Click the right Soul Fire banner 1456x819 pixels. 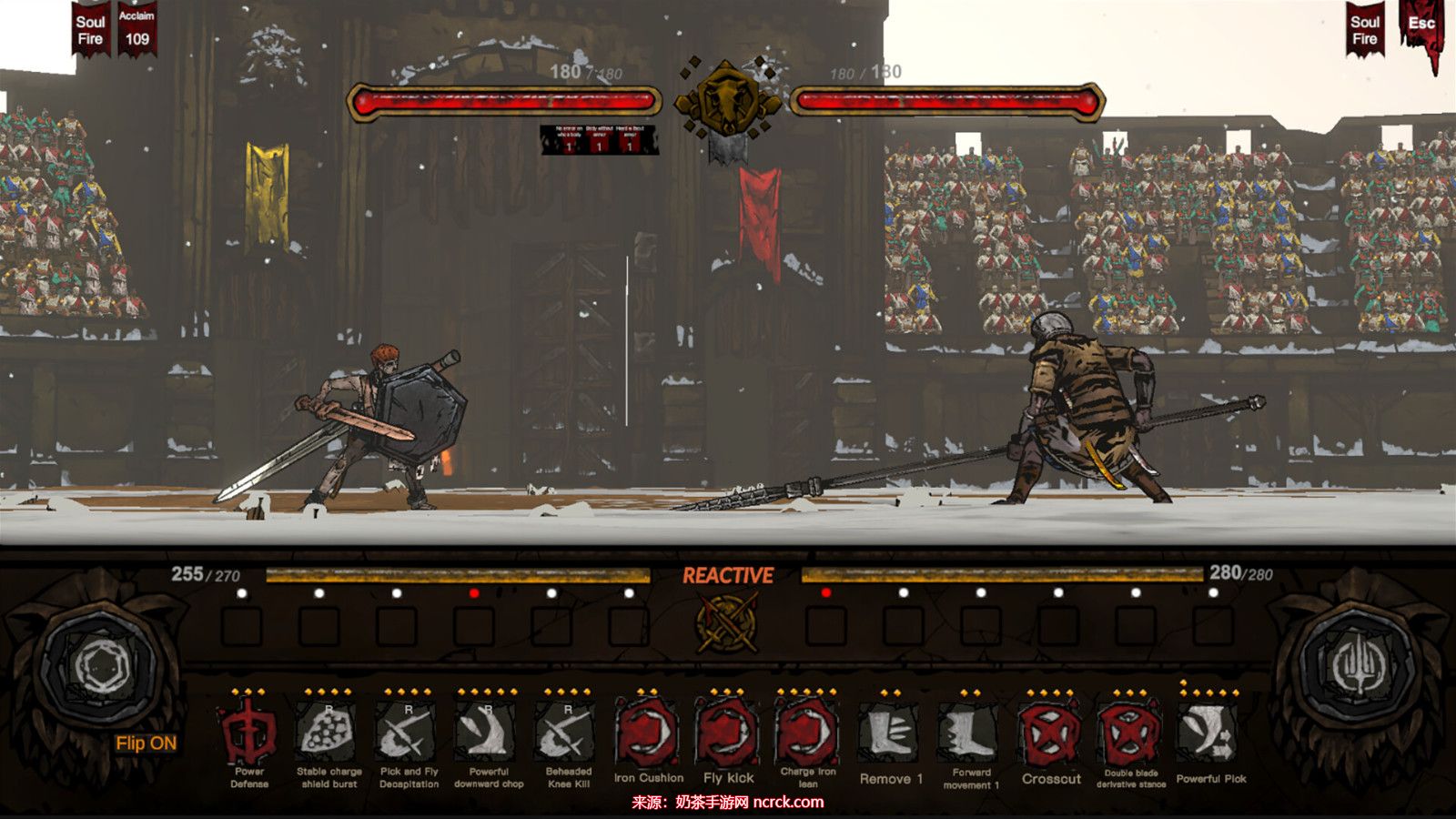click(x=1364, y=30)
